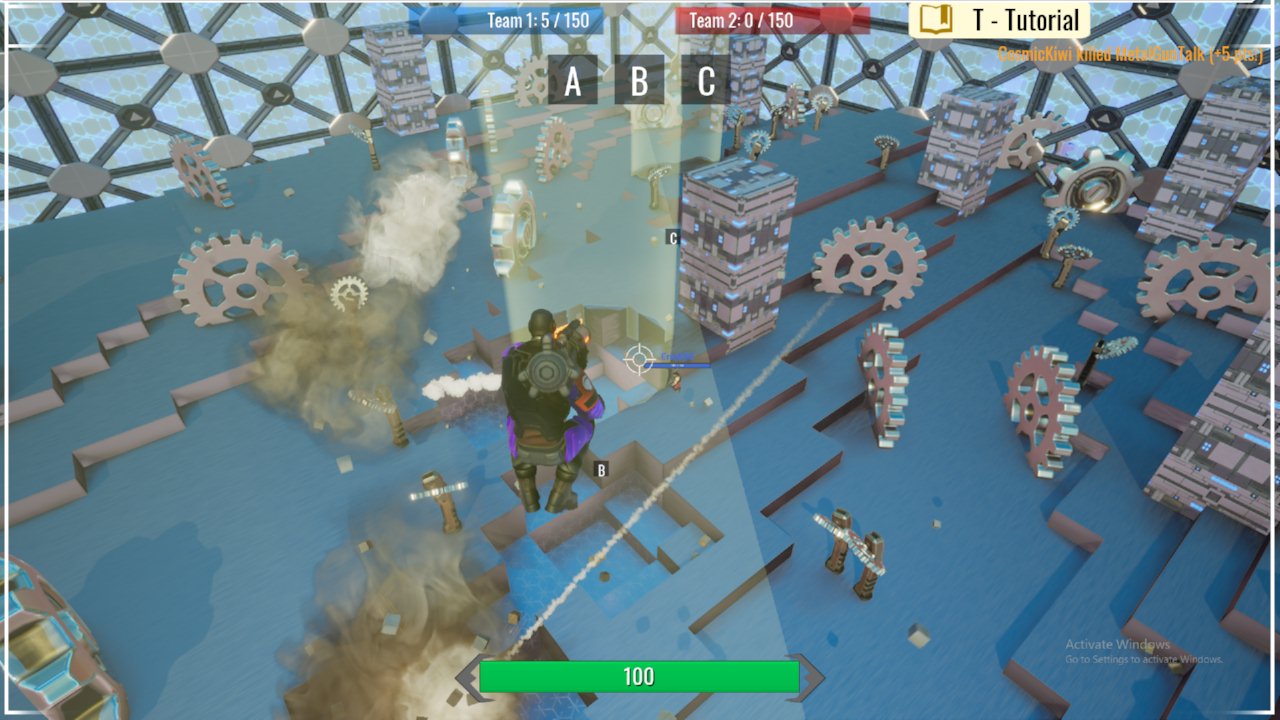Select objective marker A in the HUD
The image size is (1280, 720).
[572, 84]
